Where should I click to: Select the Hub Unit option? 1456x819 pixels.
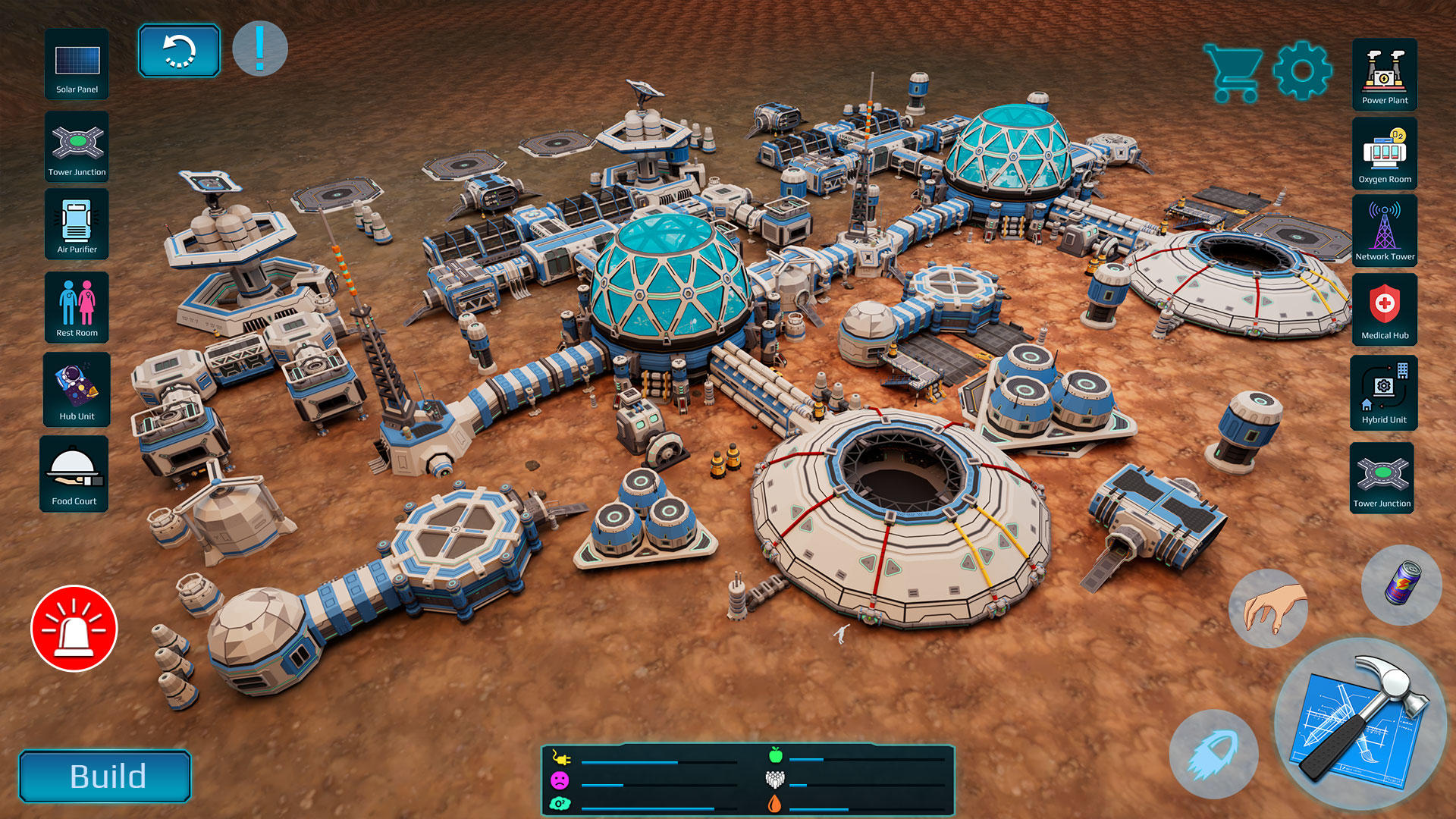click(77, 390)
